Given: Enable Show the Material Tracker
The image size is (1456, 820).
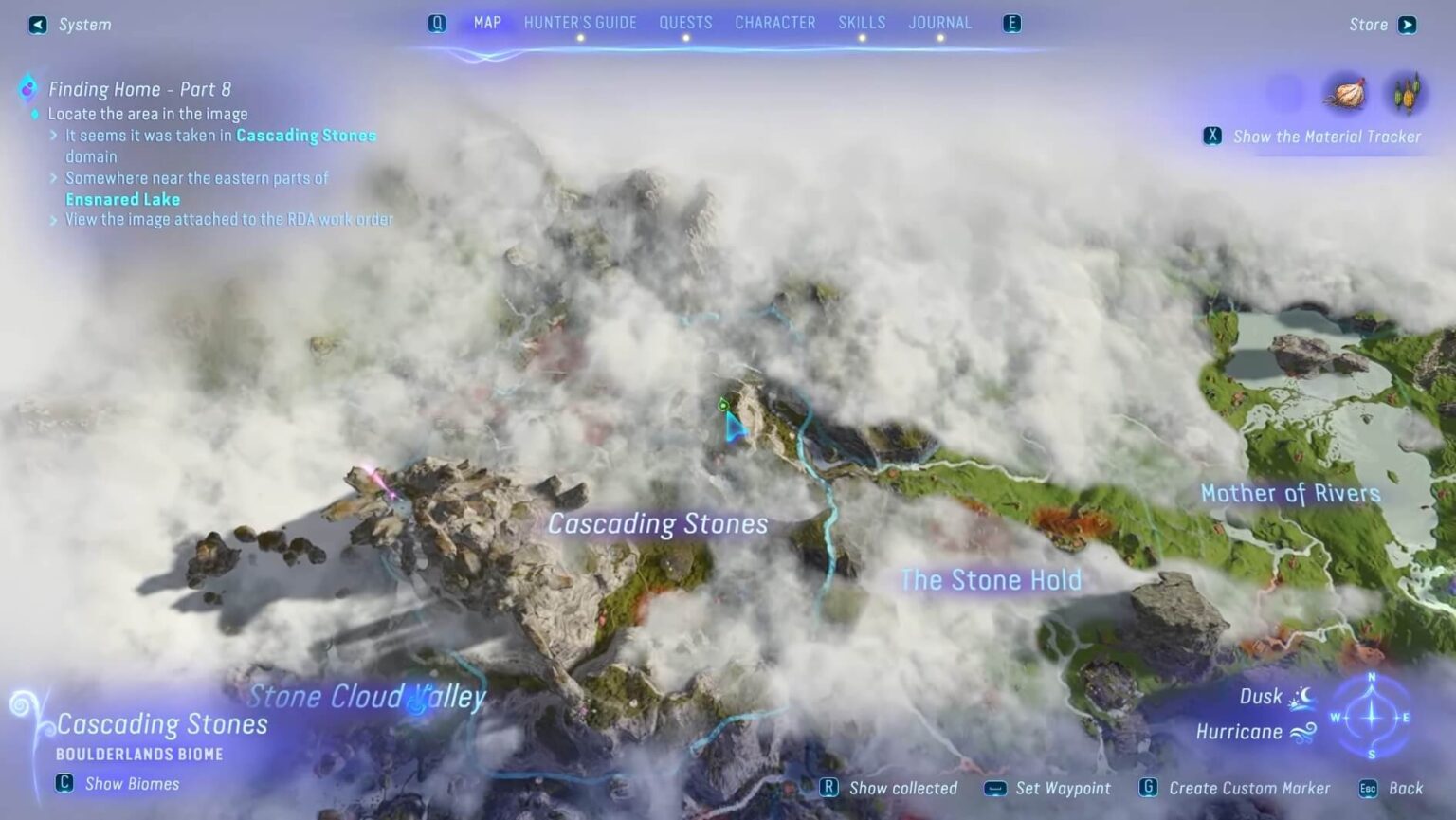Looking at the screenshot, I should tap(1212, 136).
